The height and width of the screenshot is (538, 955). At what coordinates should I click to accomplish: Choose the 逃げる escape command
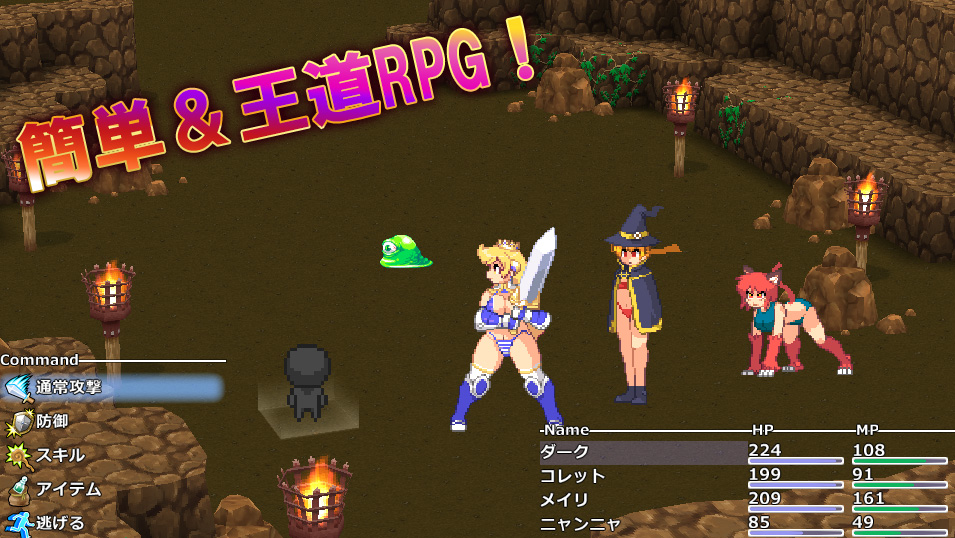60,522
